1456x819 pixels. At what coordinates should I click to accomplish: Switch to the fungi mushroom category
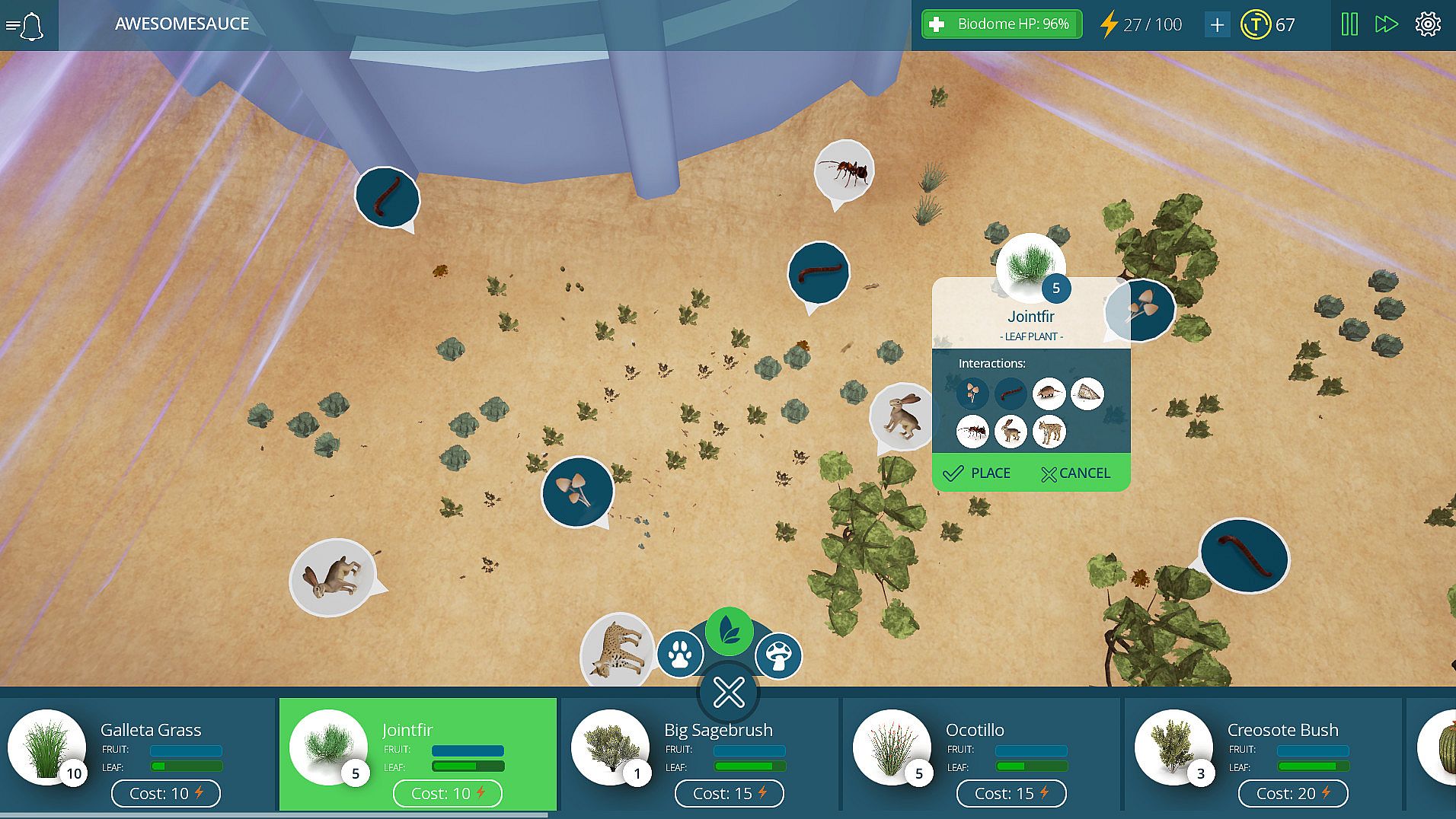pyautogui.click(x=778, y=655)
